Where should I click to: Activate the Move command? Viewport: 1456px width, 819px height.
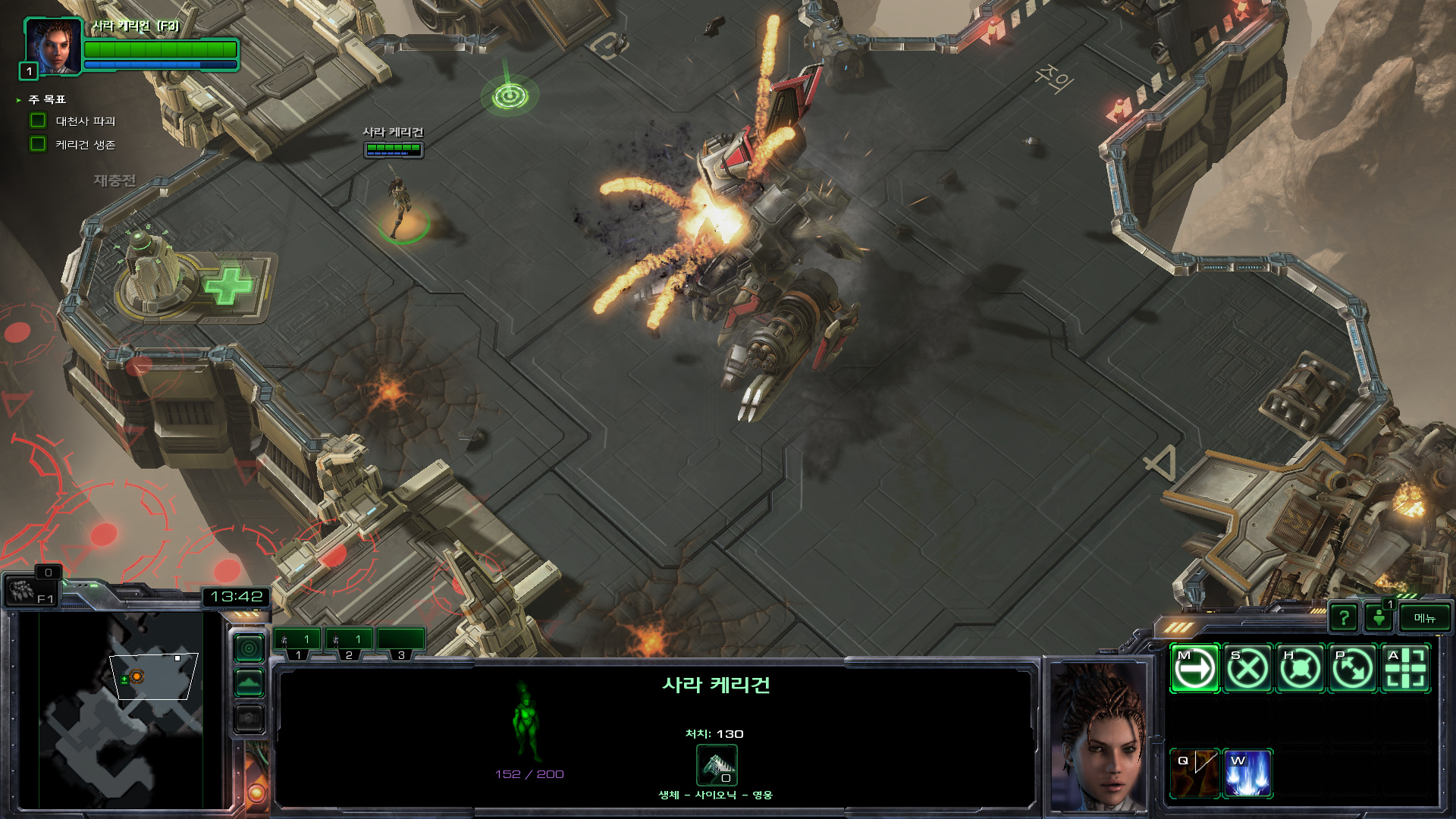(x=1194, y=669)
